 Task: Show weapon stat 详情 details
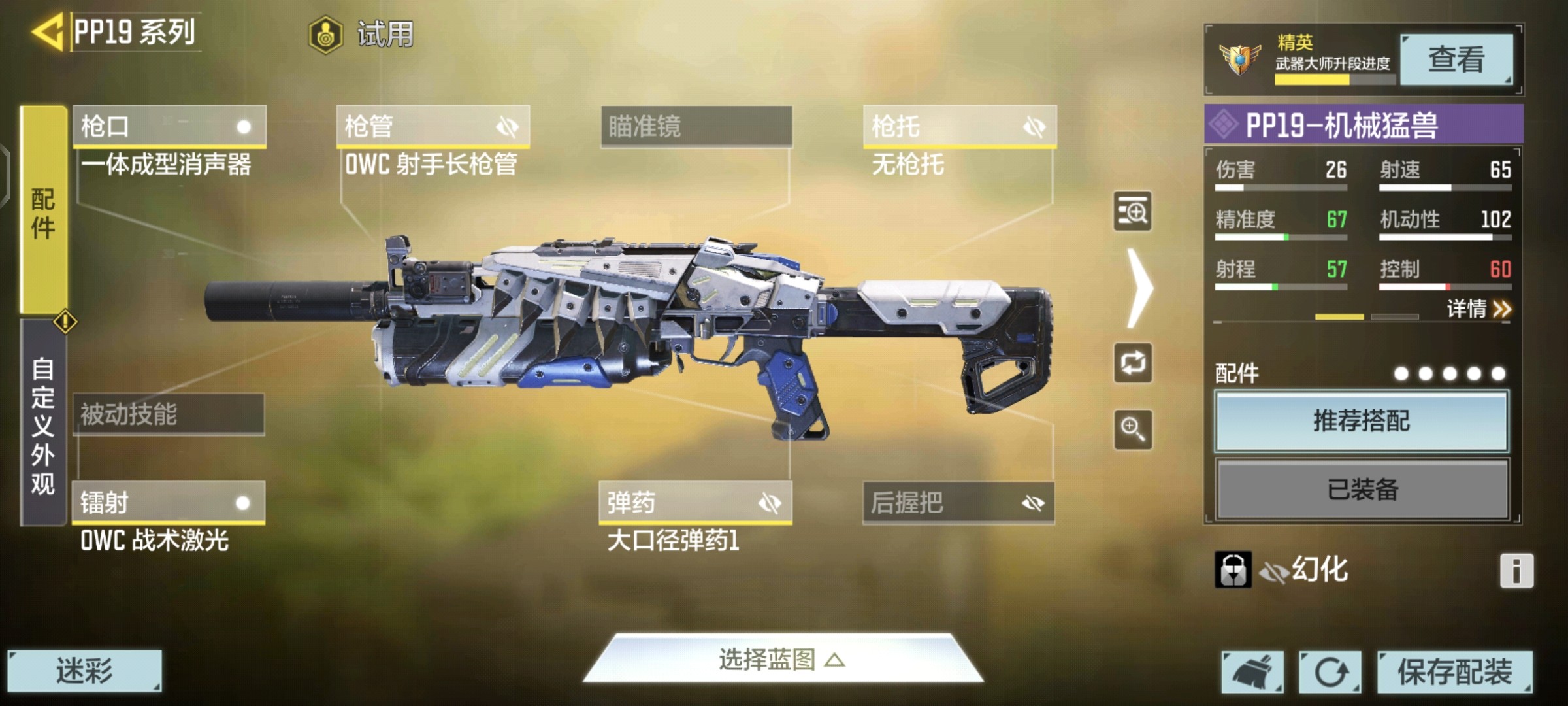1478,309
